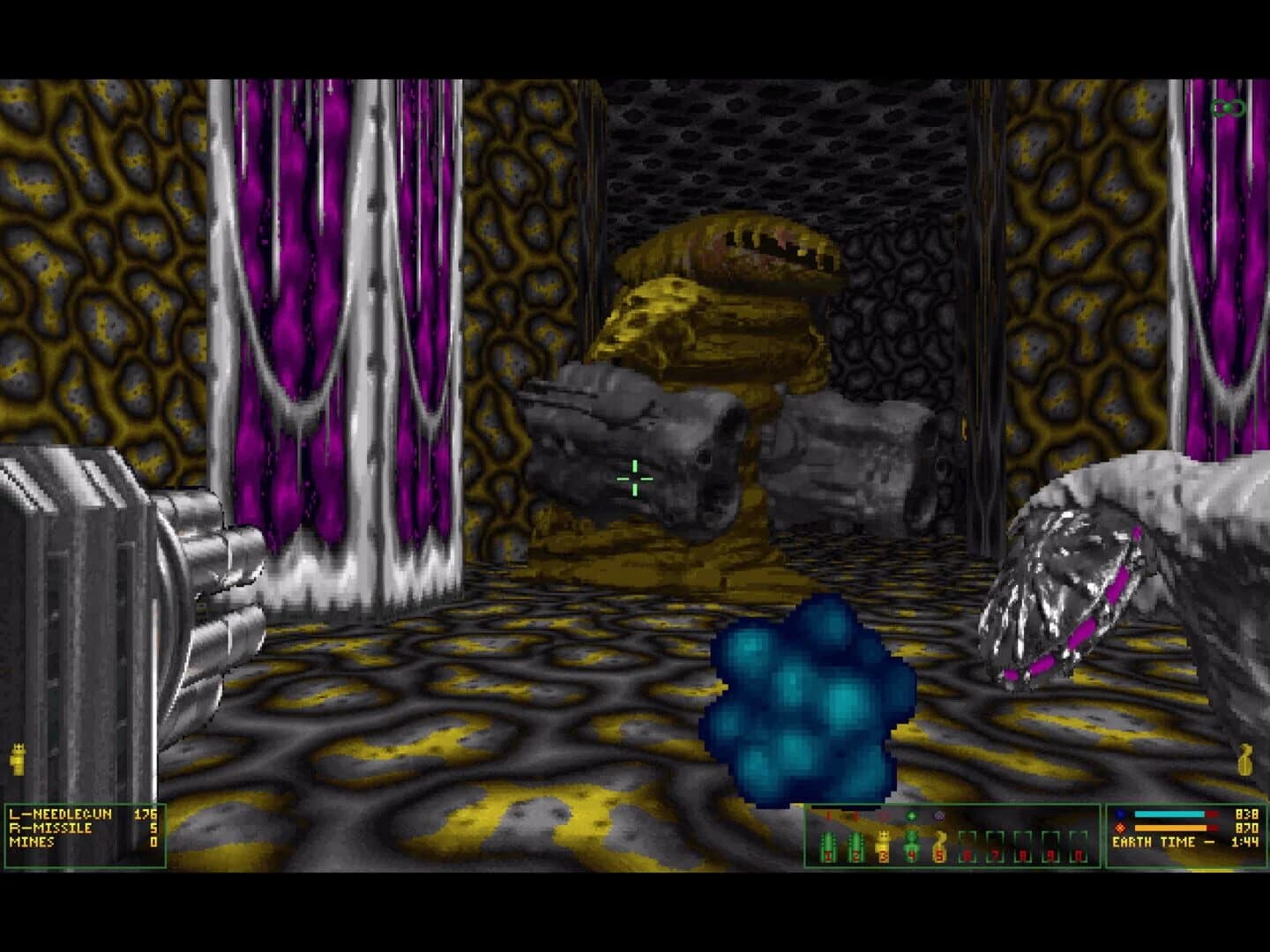Viewport: 1270px width, 952px height.
Task: Click the red flower-shaped shield indicator icon
Action: tap(1120, 829)
